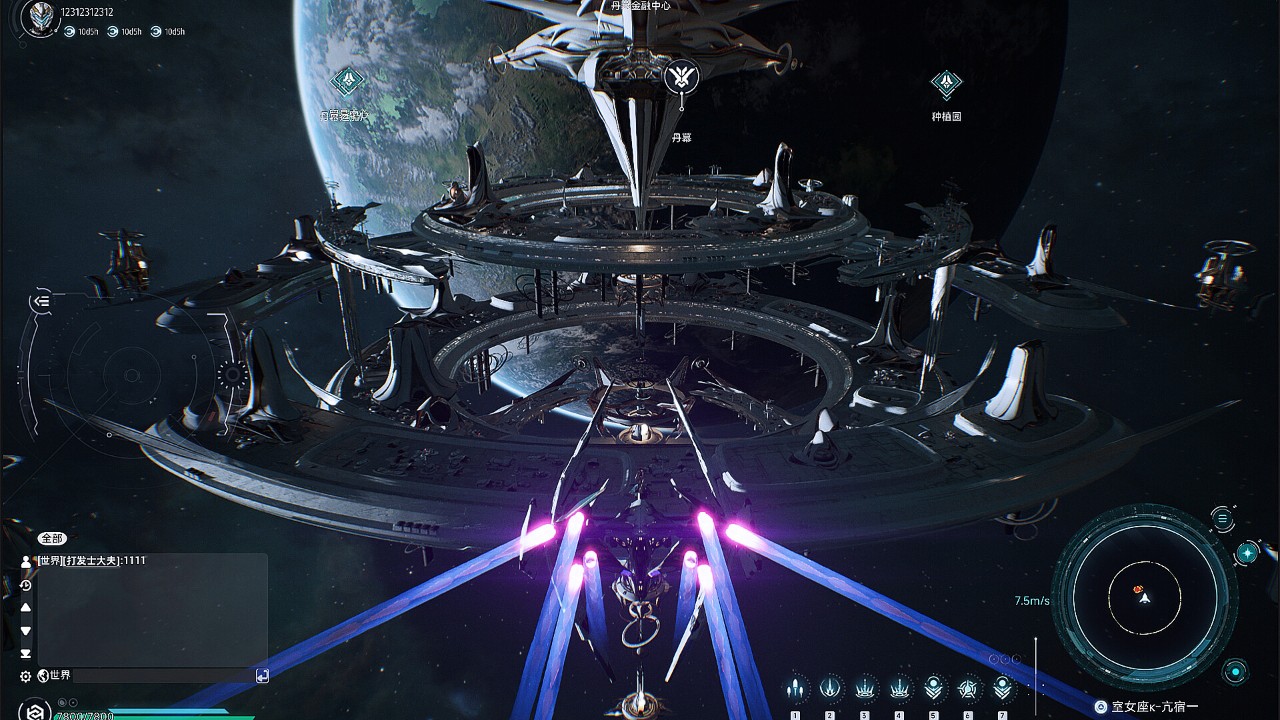
Task: Click the star compass button near radar
Action: click(1247, 553)
